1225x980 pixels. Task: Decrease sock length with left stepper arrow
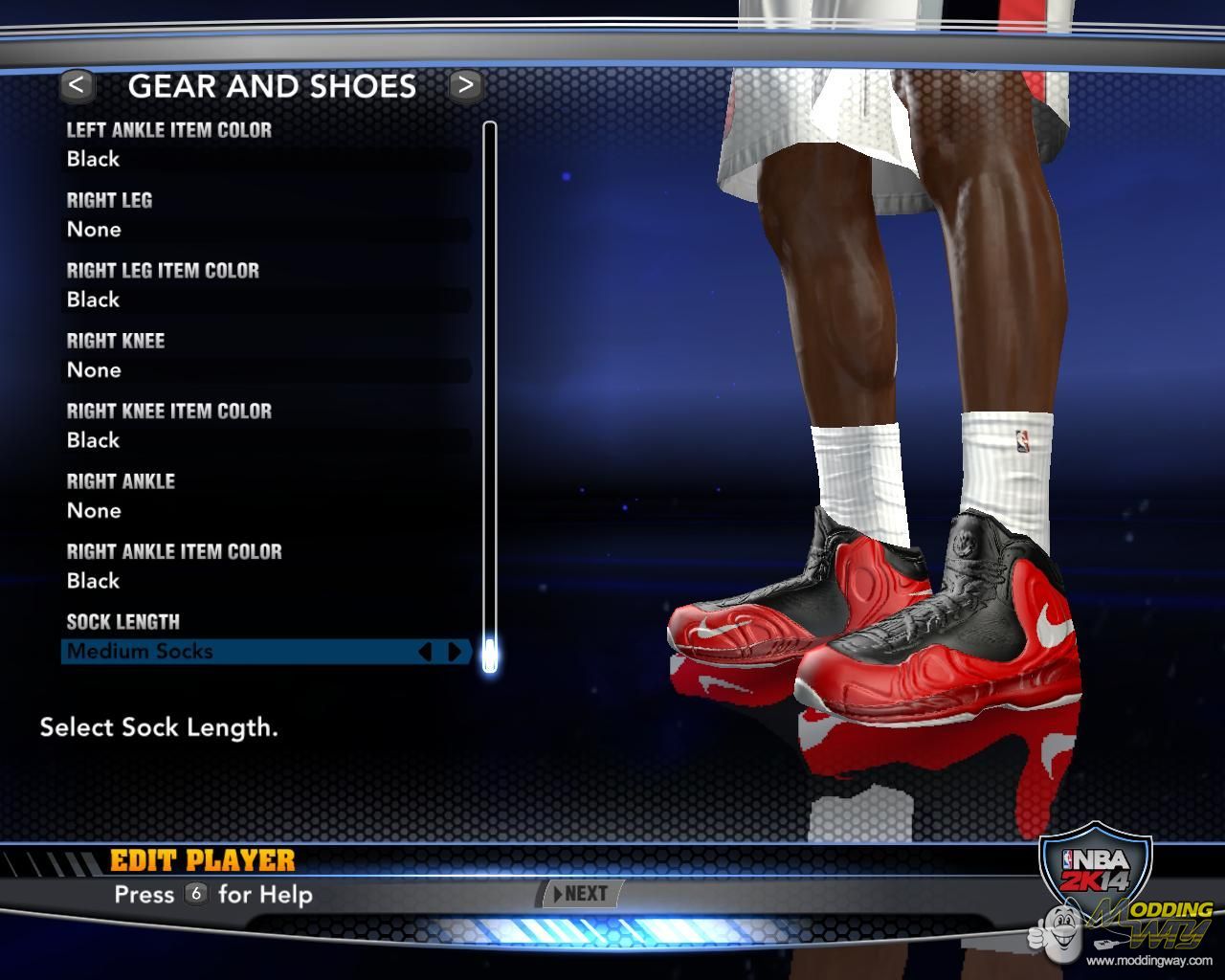[x=425, y=652]
